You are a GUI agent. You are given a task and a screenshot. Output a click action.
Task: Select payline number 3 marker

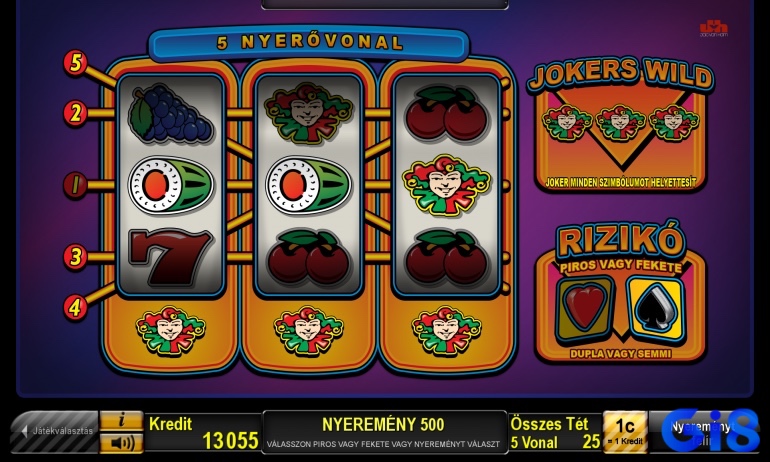click(x=76, y=256)
